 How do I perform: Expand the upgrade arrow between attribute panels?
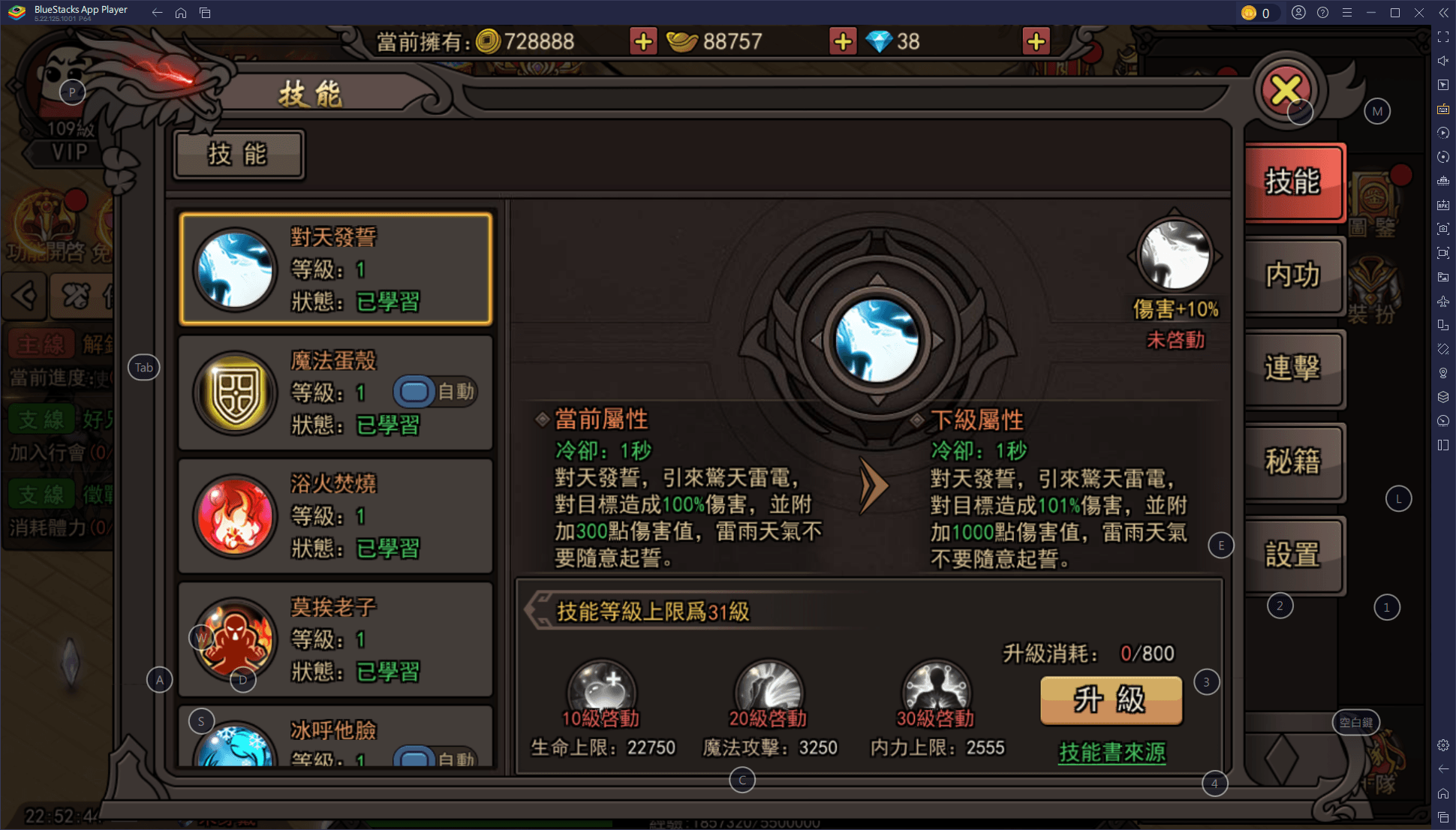(x=873, y=486)
